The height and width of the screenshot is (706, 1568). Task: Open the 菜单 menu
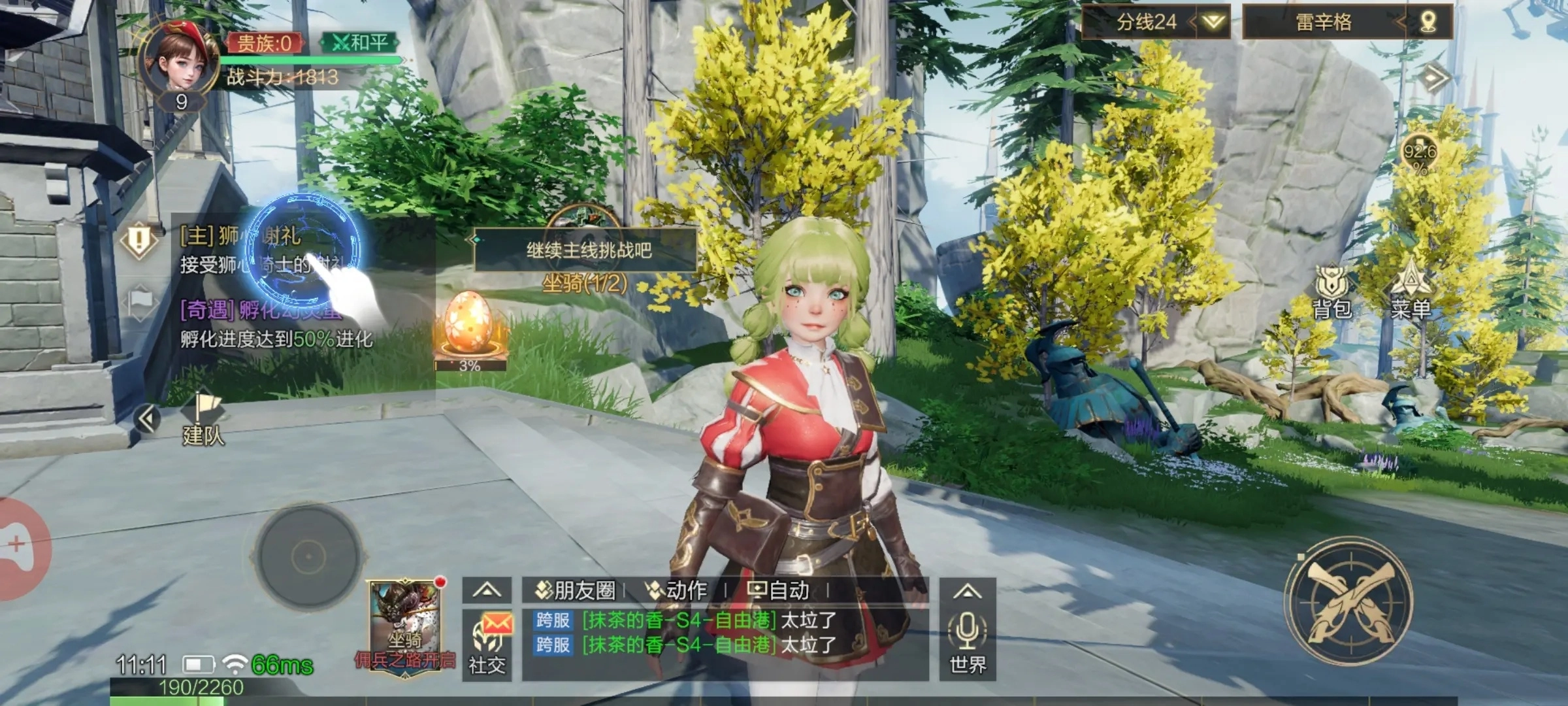click(1411, 293)
